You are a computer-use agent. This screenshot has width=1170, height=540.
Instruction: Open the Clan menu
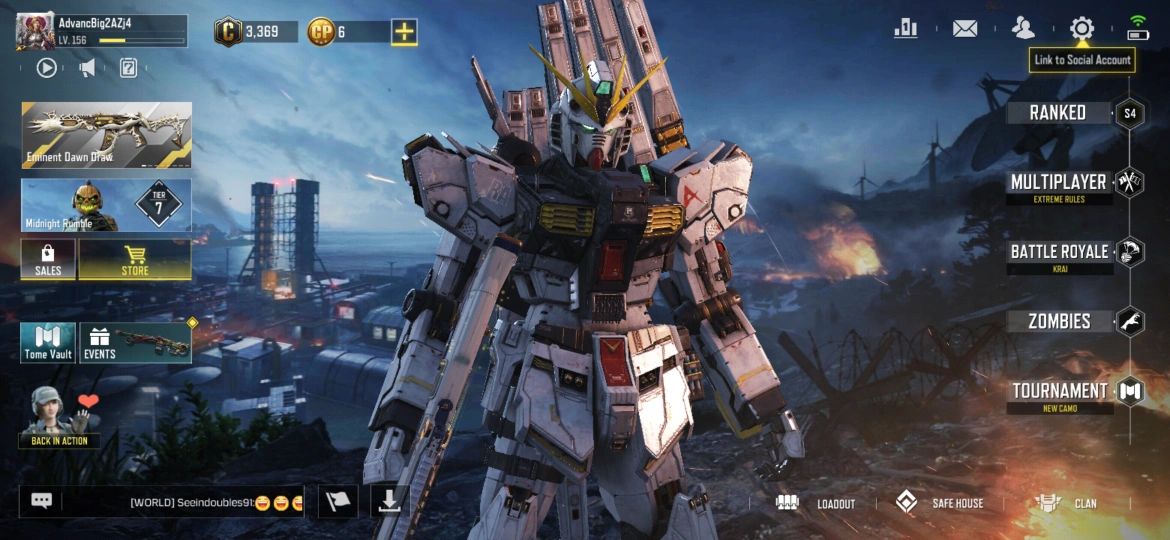[1066, 503]
